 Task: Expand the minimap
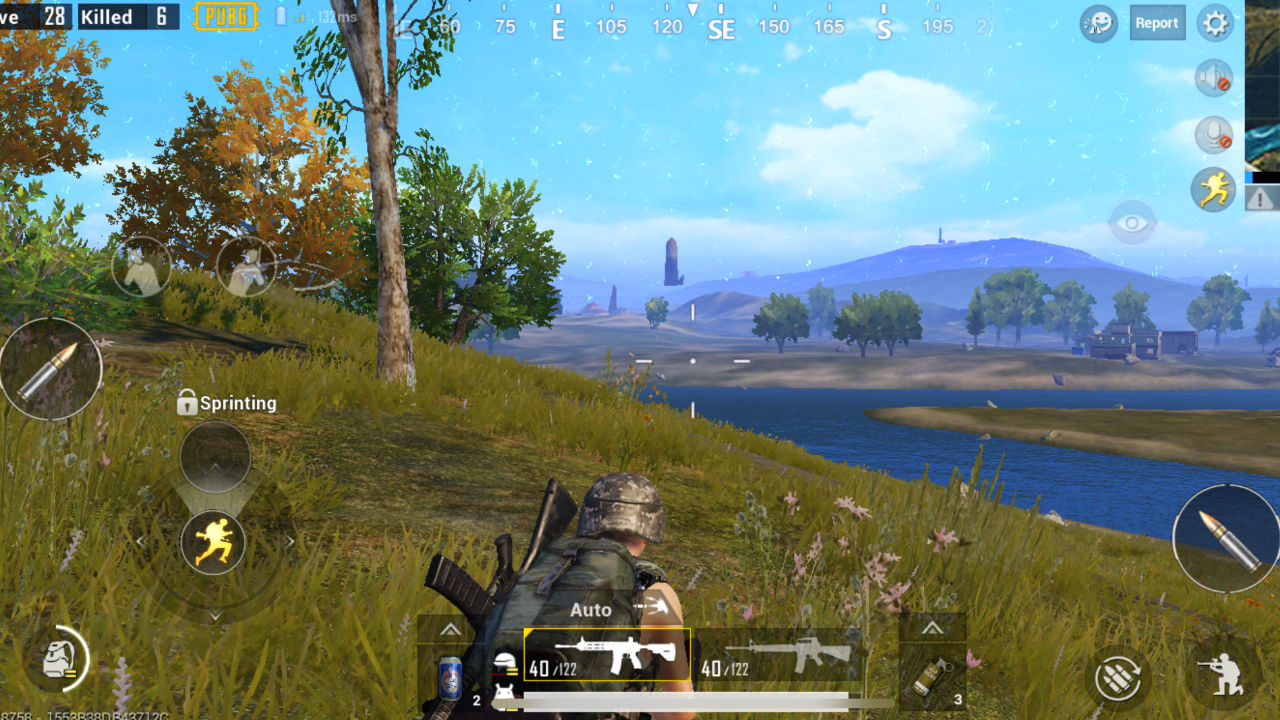click(x=1262, y=85)
